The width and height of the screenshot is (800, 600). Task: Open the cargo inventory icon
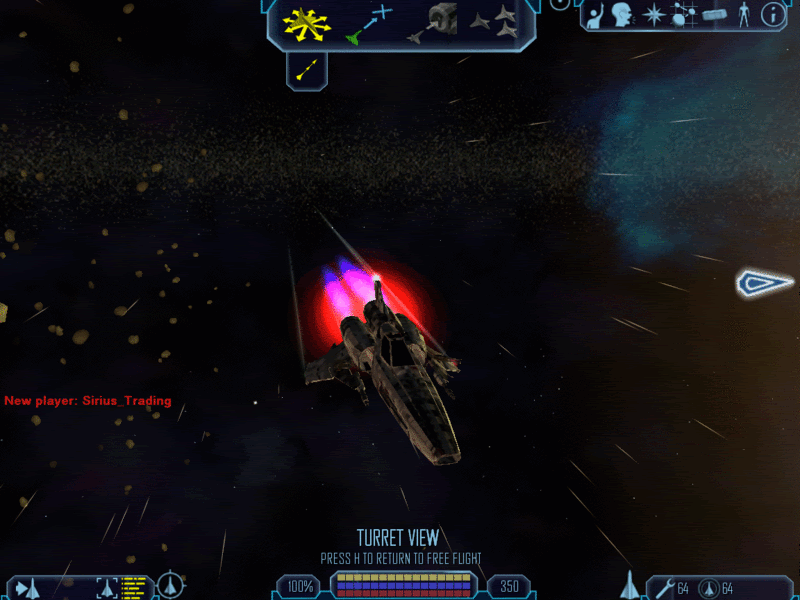point(713,15)
